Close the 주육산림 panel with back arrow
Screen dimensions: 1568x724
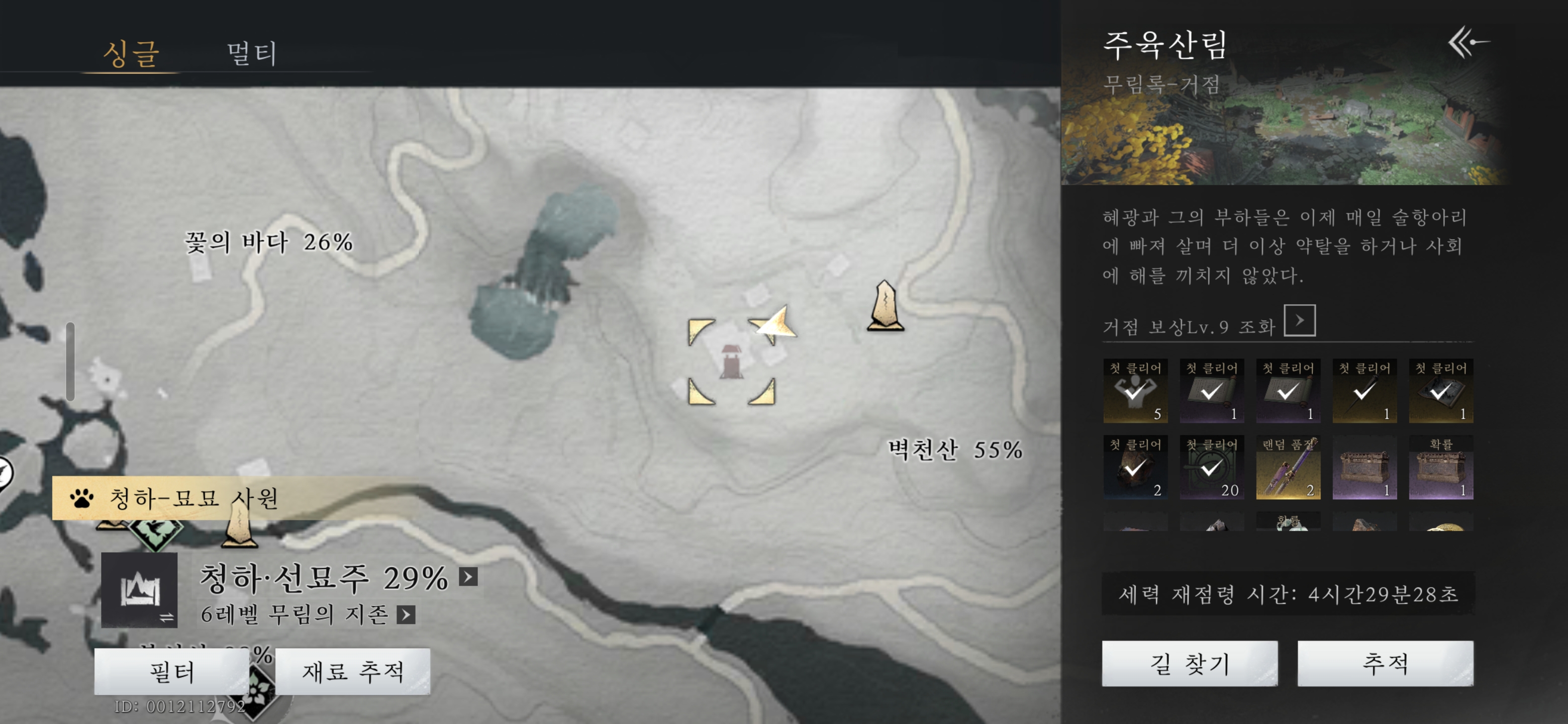(x=1469, y=43)
